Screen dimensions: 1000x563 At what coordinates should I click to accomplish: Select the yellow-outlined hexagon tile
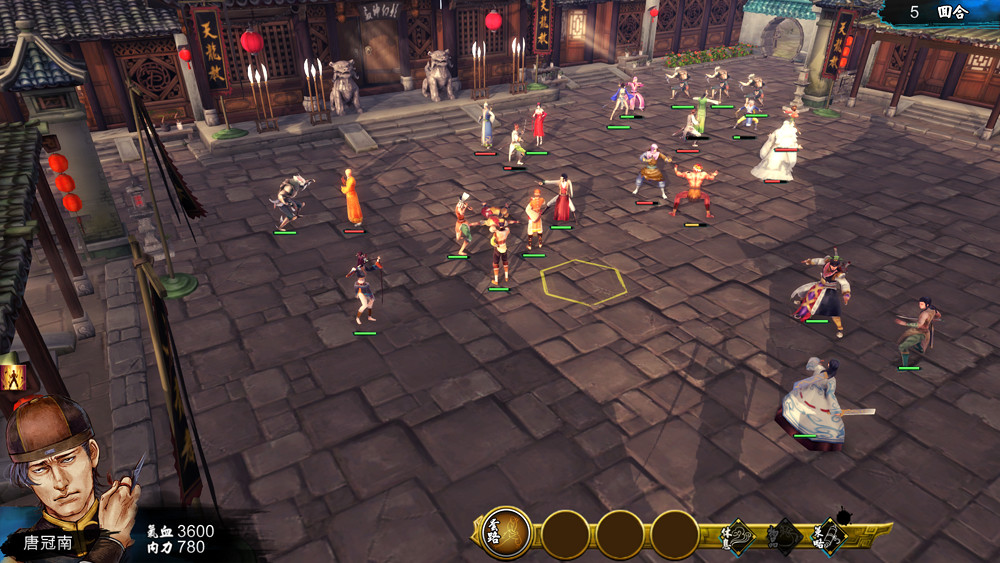584,282
